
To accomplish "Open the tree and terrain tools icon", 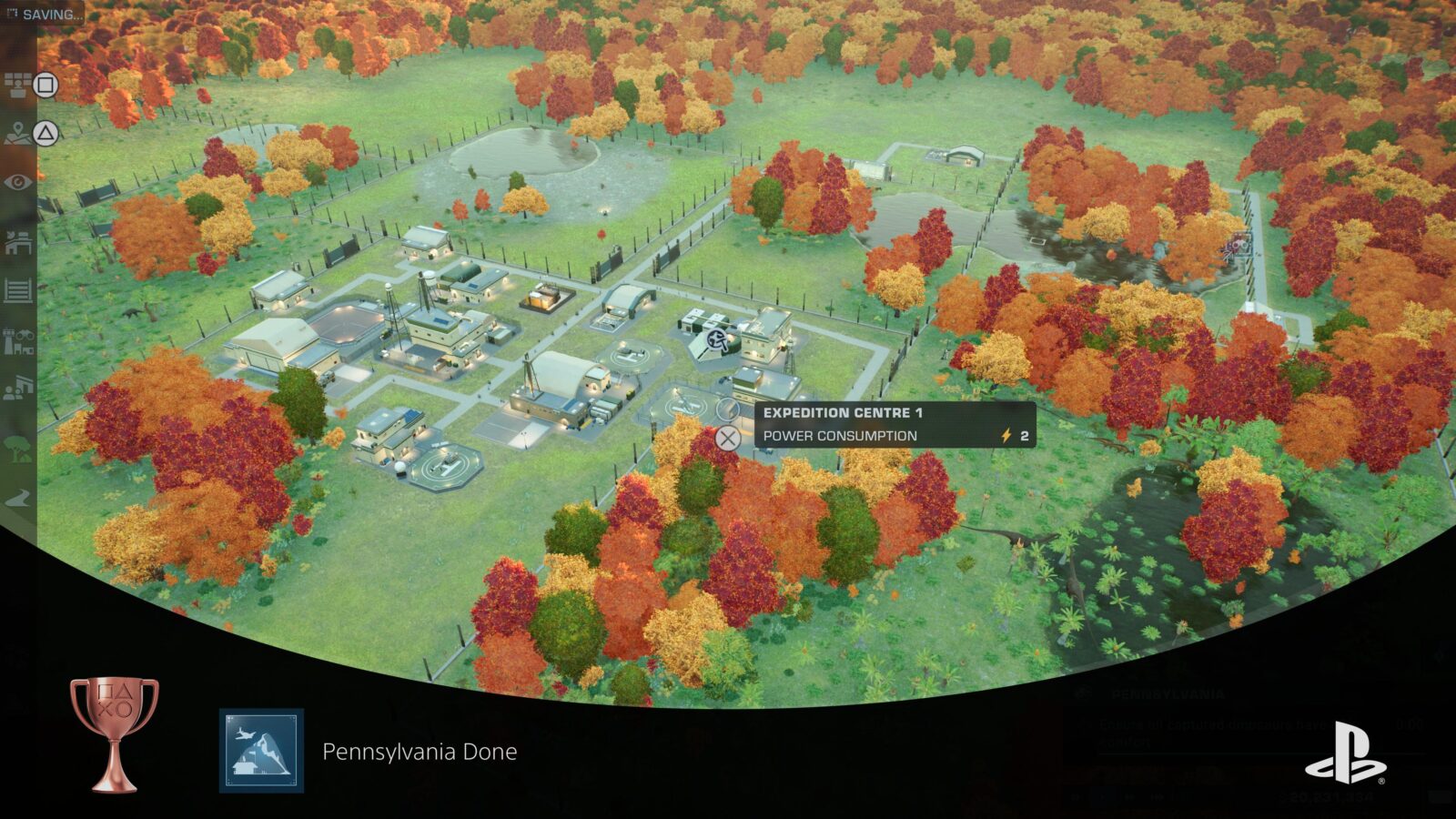I will (17, 448).
